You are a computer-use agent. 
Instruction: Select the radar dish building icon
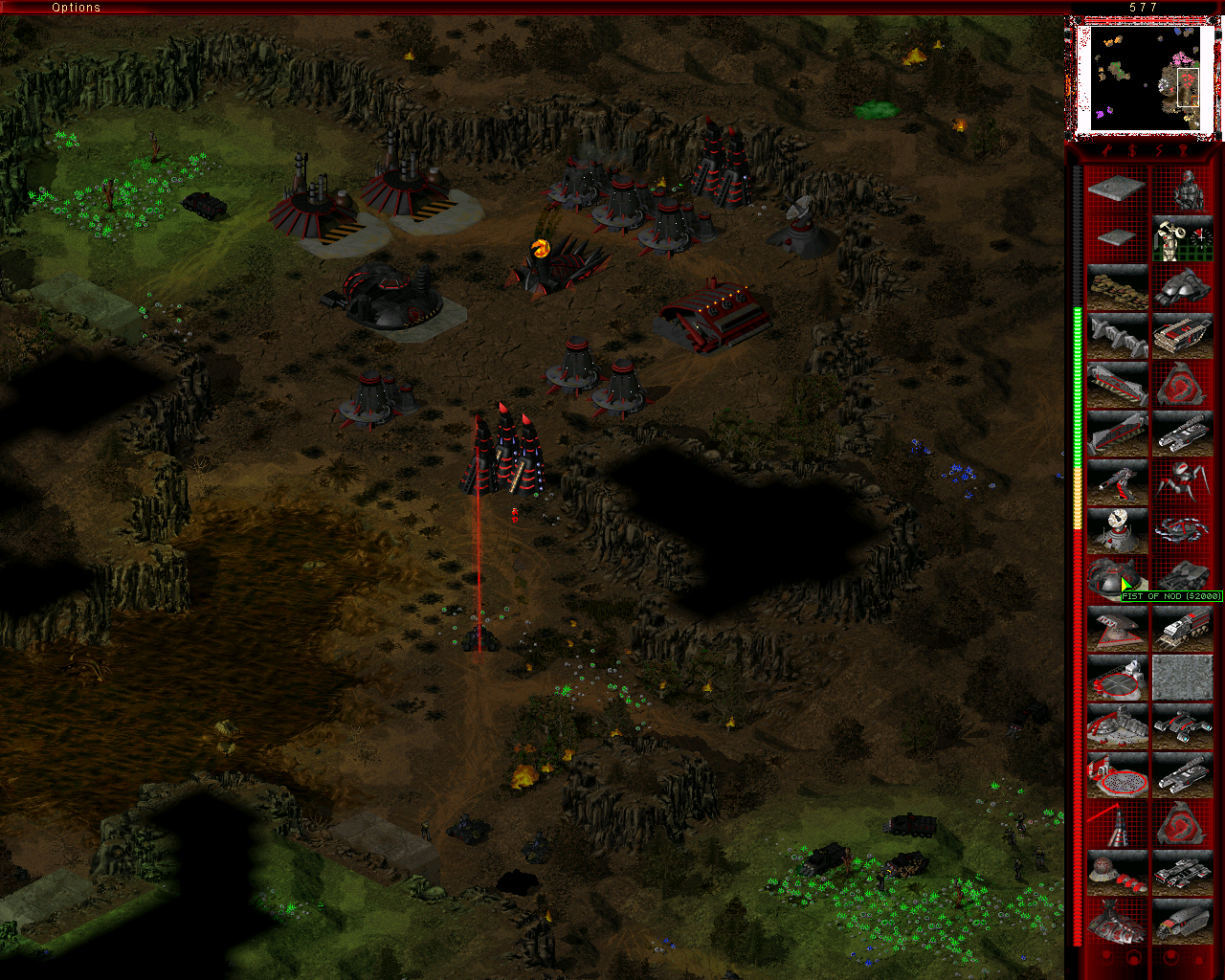(x=1117, y=529)
